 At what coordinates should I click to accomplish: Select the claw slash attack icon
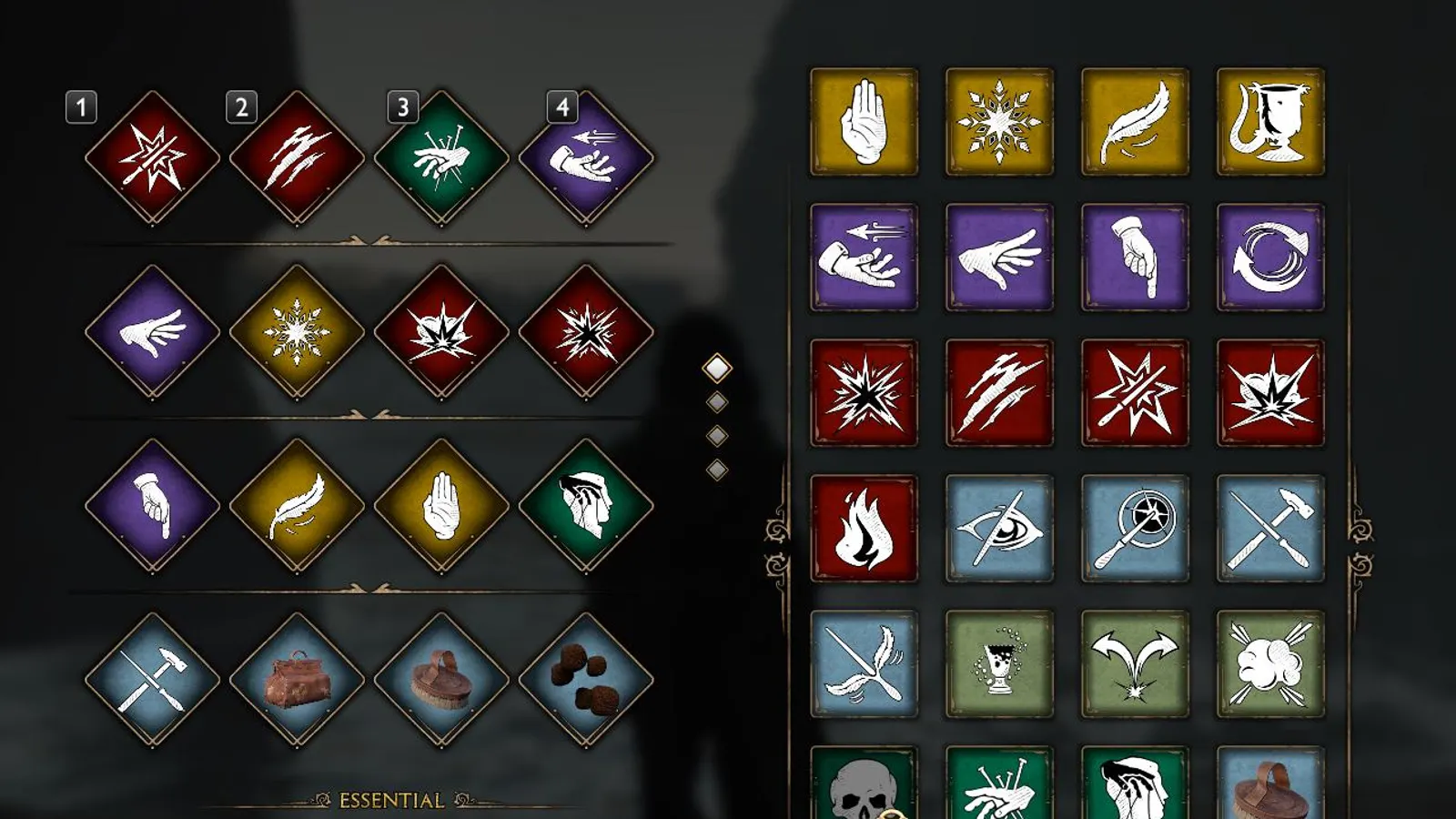pos(998,391)
